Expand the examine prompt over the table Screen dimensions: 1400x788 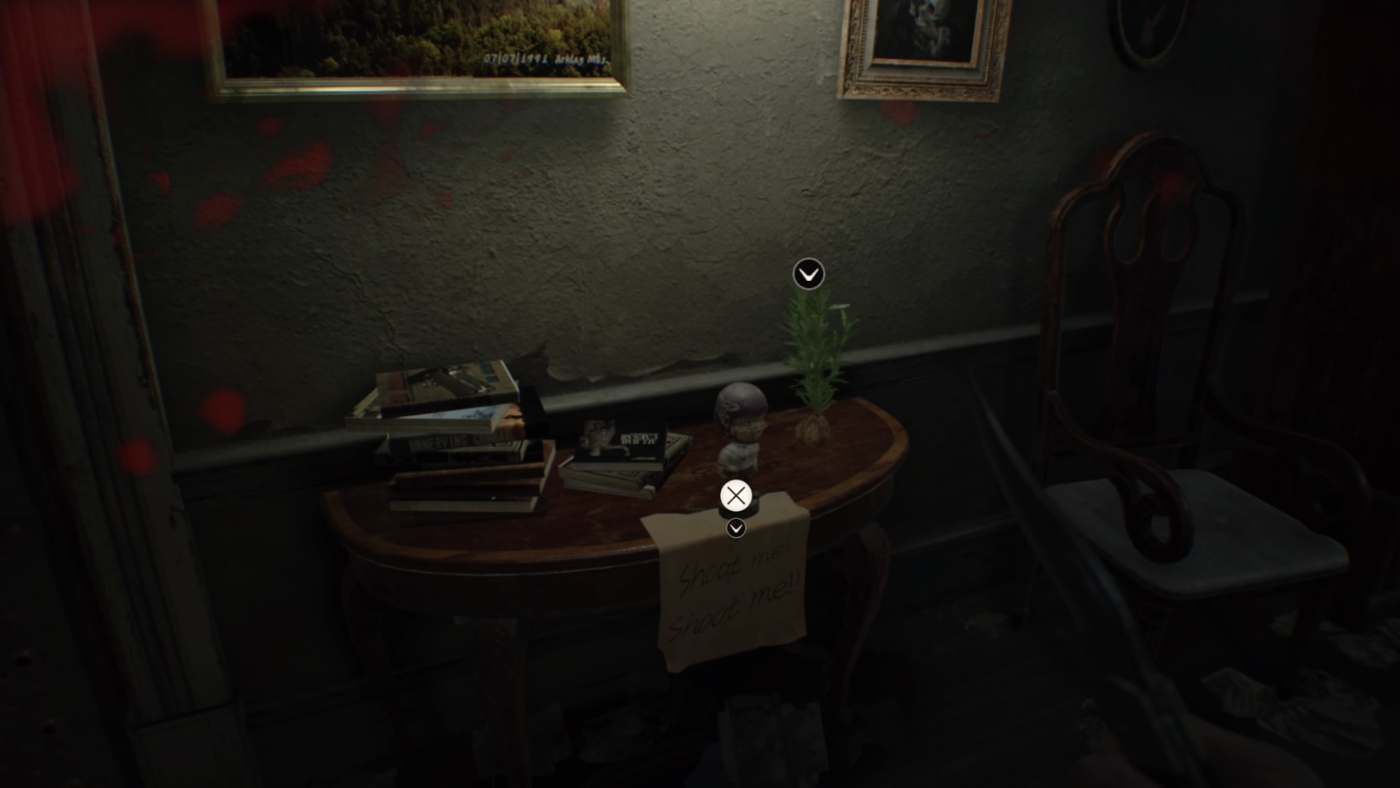coord(737,494)
